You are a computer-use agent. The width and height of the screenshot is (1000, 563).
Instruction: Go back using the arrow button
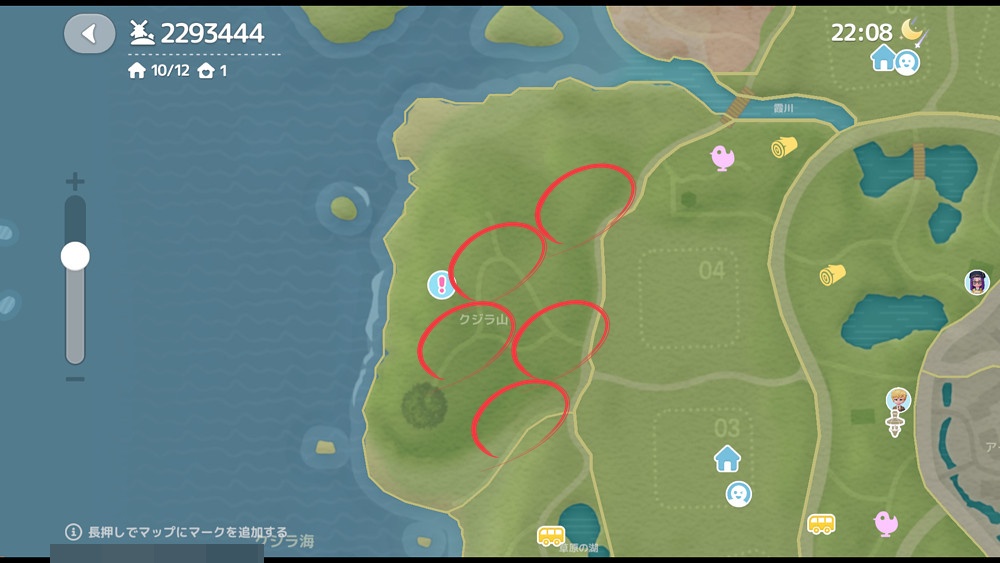(89, 34)
